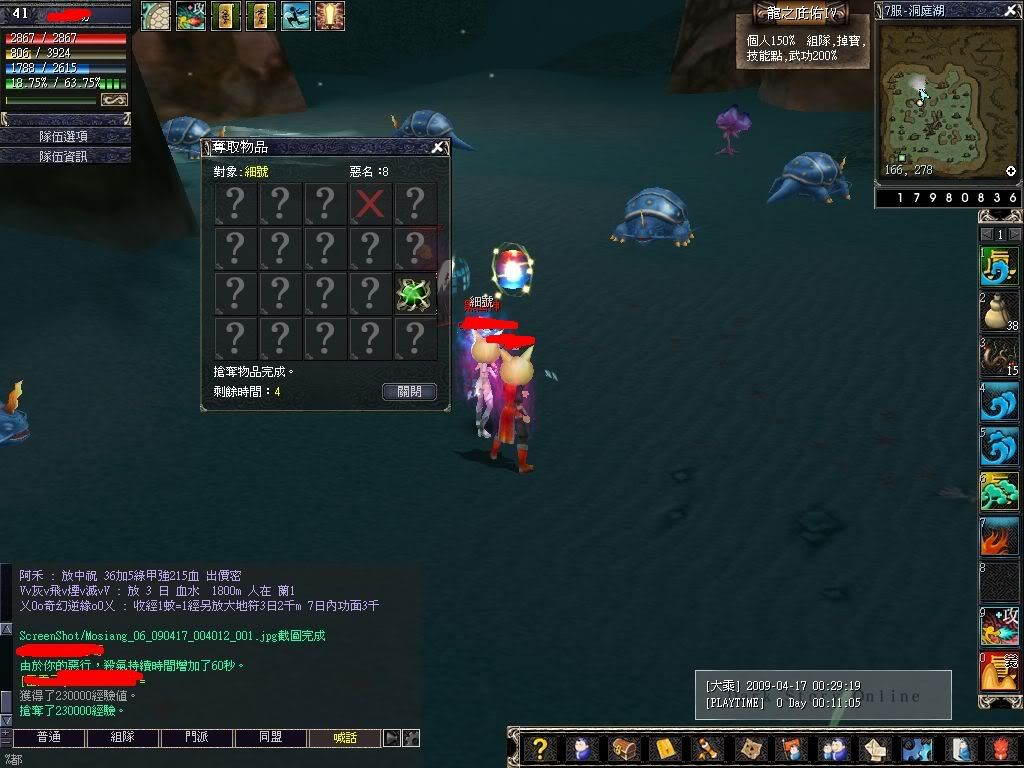Switch chat to the 組隊 channel
The image size is (1024, 768).
[x=122, y=738]
